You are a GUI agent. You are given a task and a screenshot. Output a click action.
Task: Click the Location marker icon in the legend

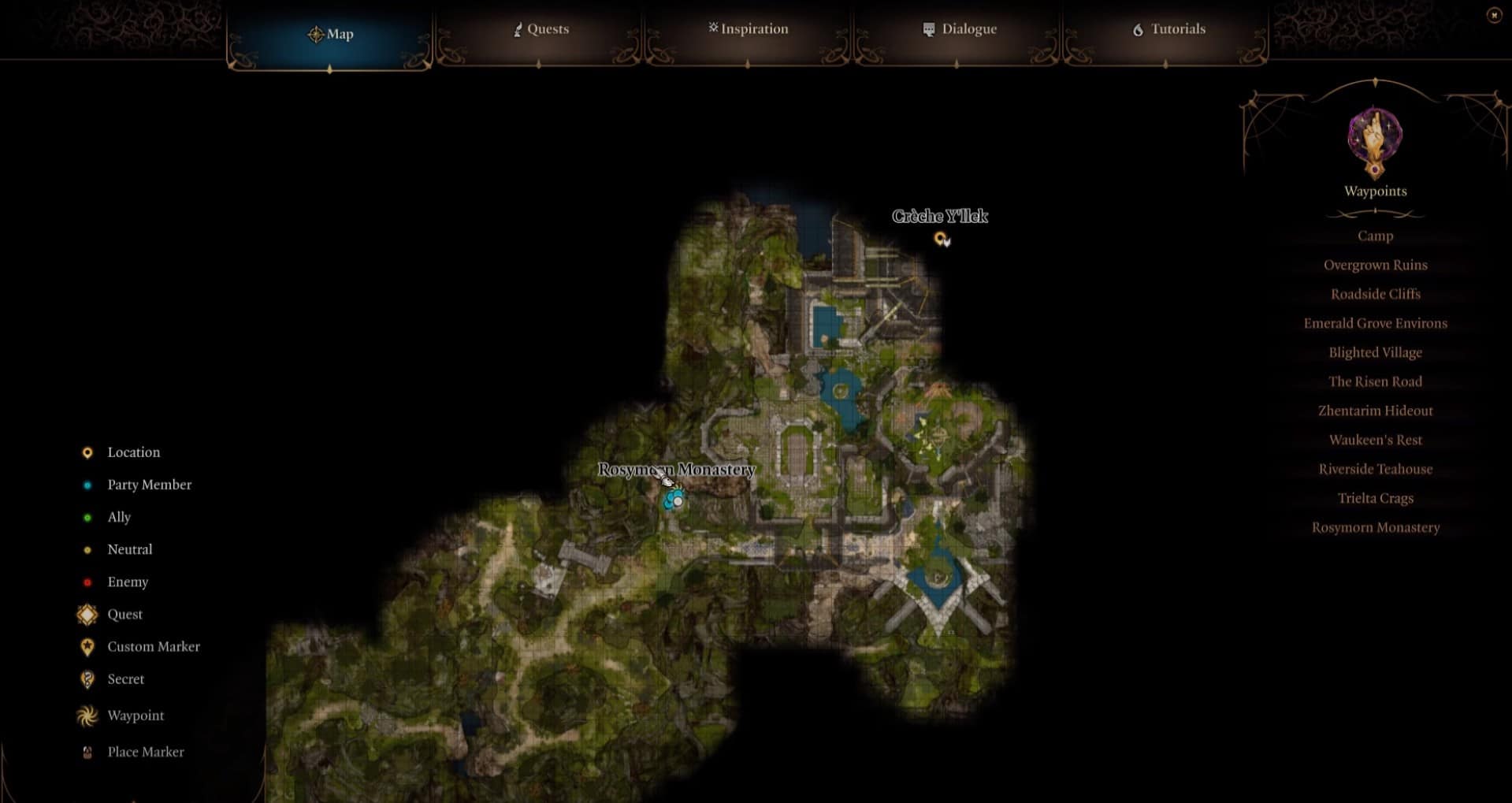click(x=87, y=452)
